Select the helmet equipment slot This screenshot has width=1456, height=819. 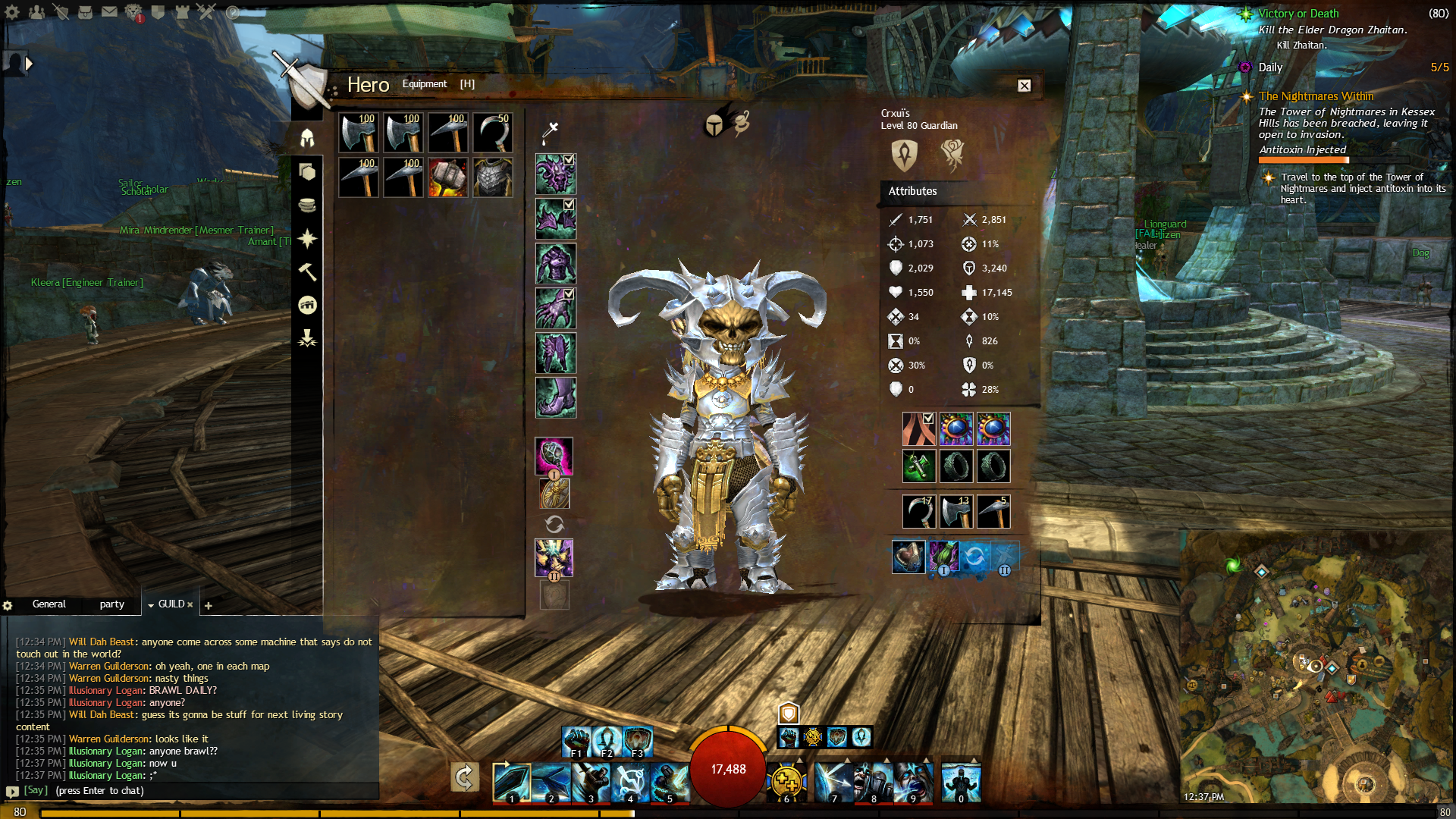tap(556, 174)
